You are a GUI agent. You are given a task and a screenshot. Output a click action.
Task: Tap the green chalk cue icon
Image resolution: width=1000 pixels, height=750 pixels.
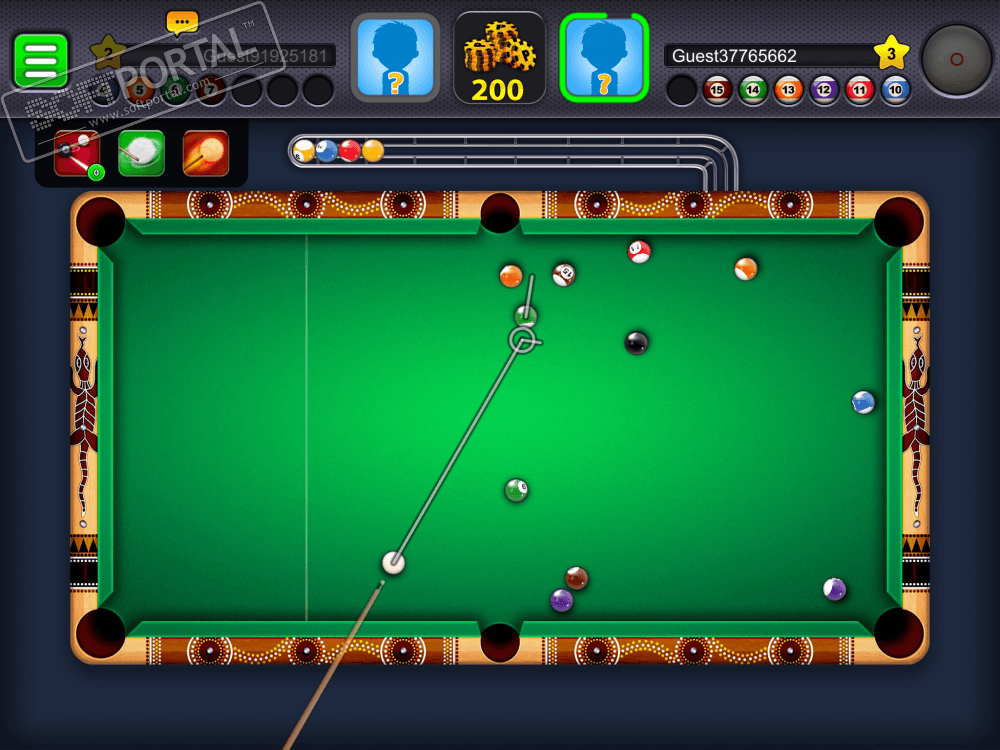coord(142,154)
